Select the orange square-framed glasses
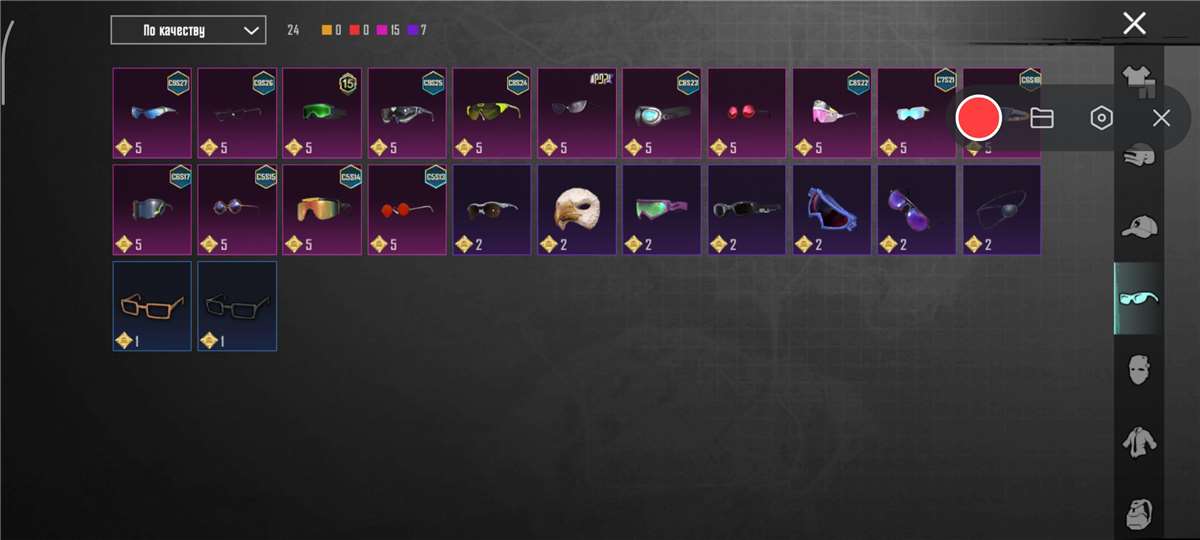 coord(152,305)
